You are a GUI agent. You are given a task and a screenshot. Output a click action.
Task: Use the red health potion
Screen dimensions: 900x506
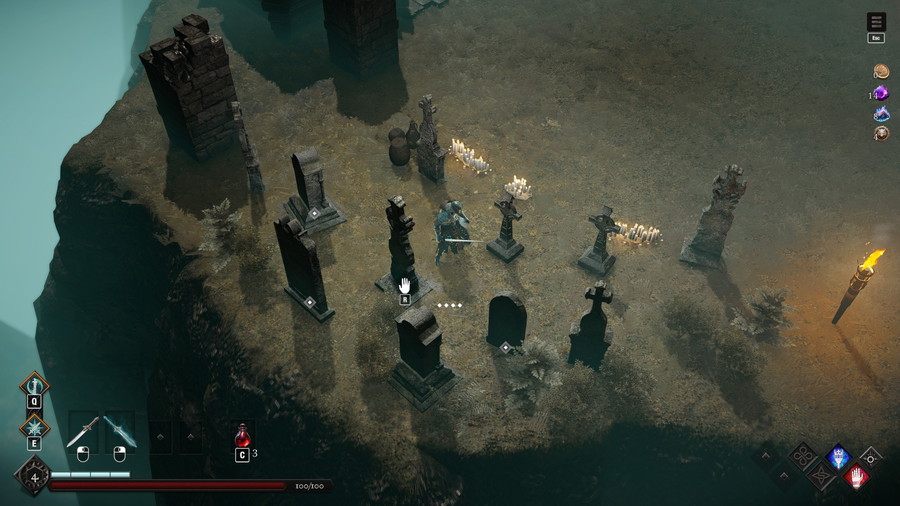pos(242,435)
